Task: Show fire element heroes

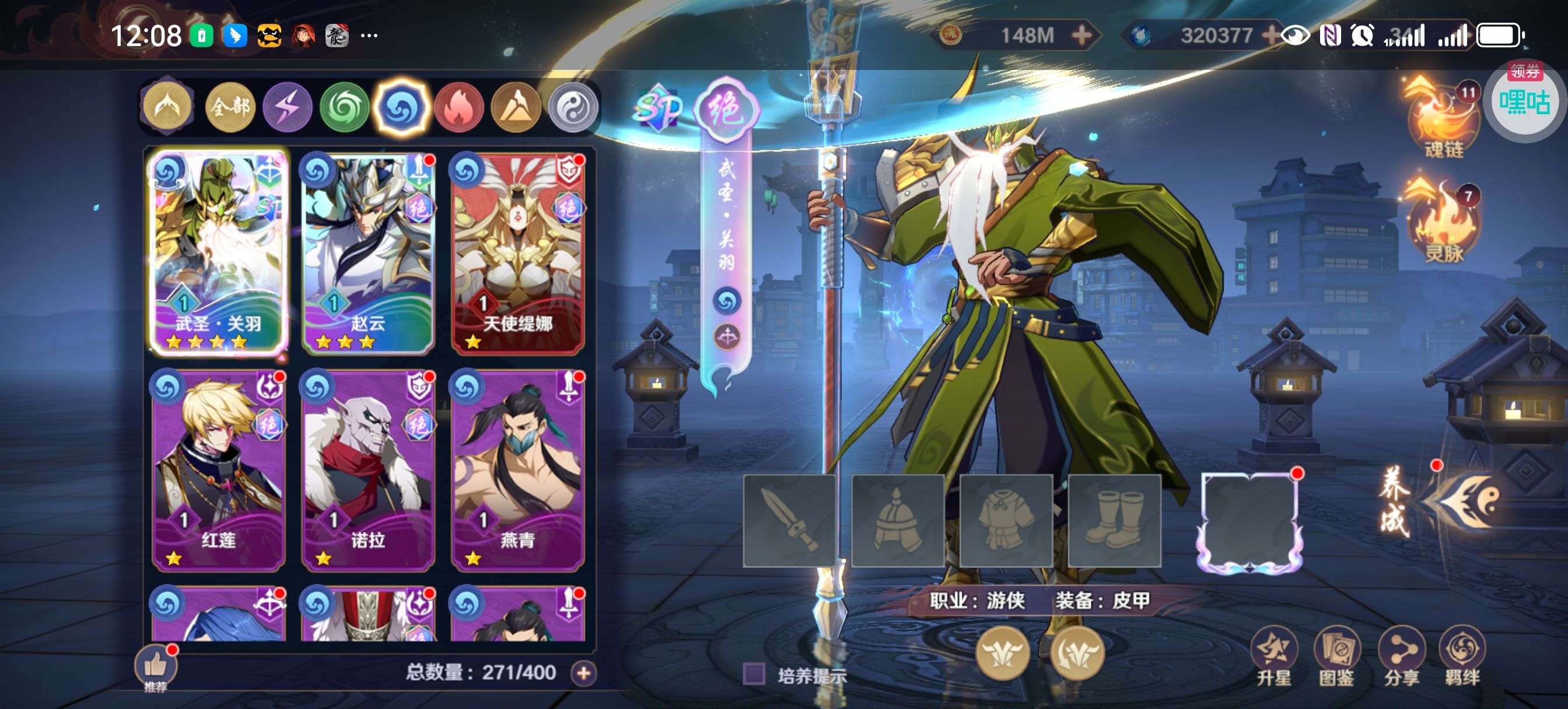Action: 459,108
